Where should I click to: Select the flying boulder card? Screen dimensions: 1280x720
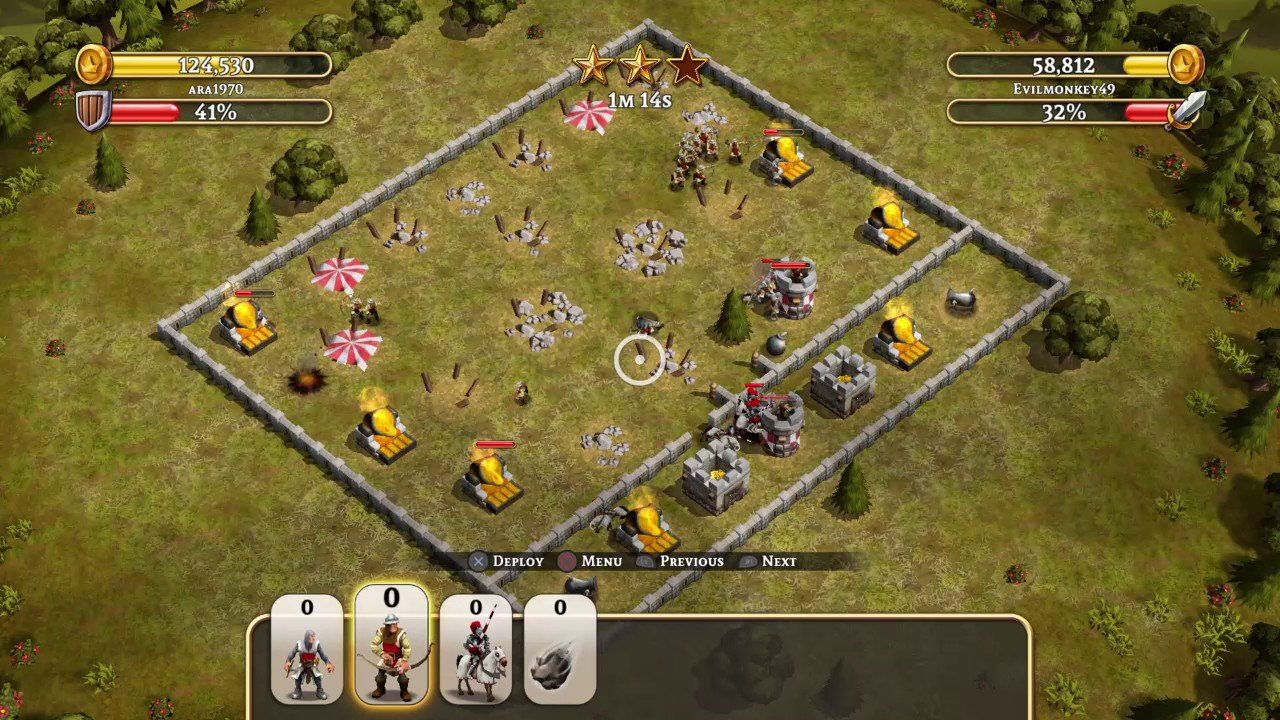pyautogui.click(x=559, y=650)
